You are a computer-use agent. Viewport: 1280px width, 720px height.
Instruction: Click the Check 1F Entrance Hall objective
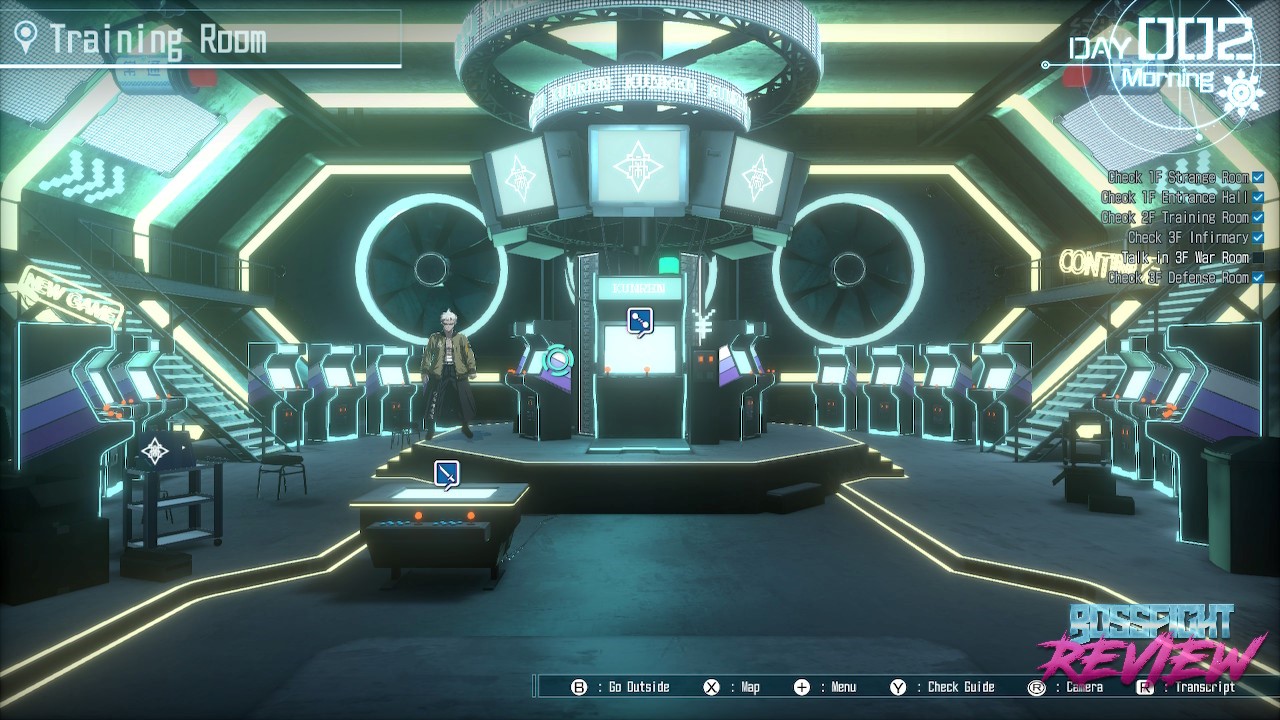1175,198
